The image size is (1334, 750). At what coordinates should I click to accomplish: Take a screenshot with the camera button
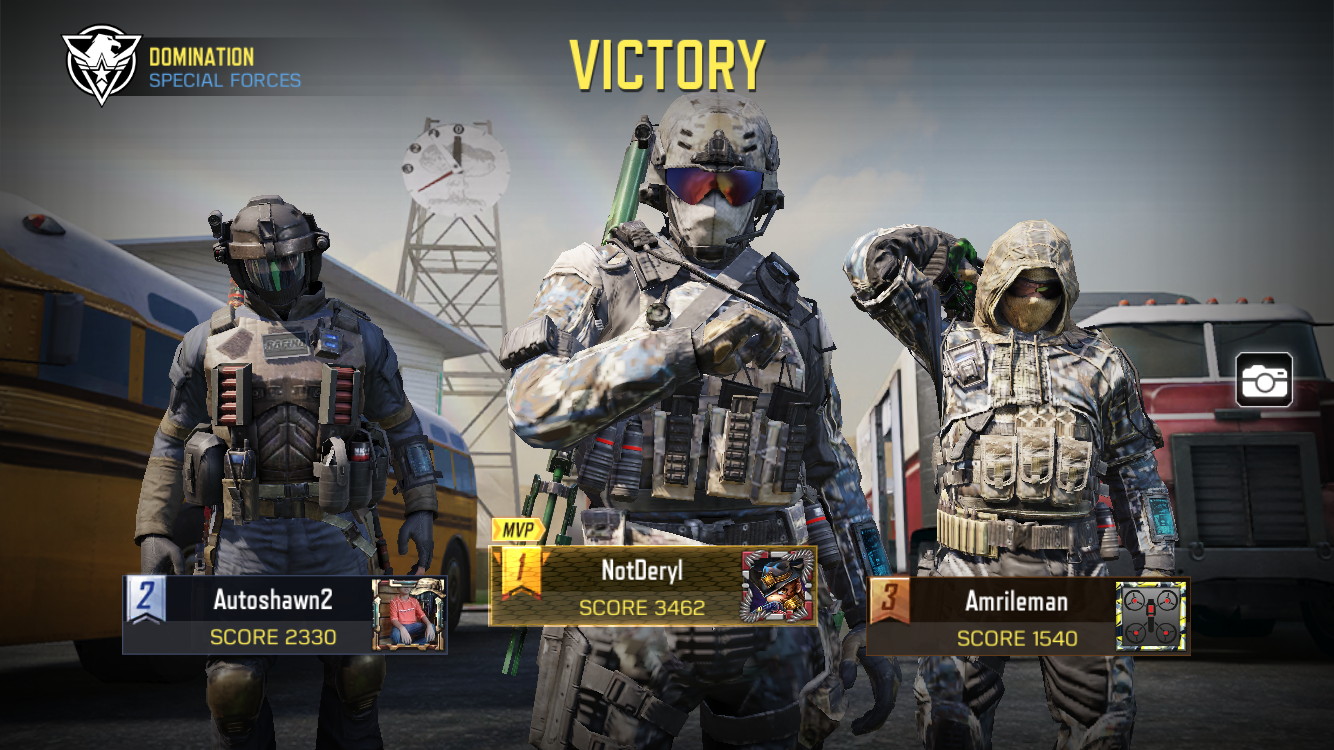[1264, 380]
